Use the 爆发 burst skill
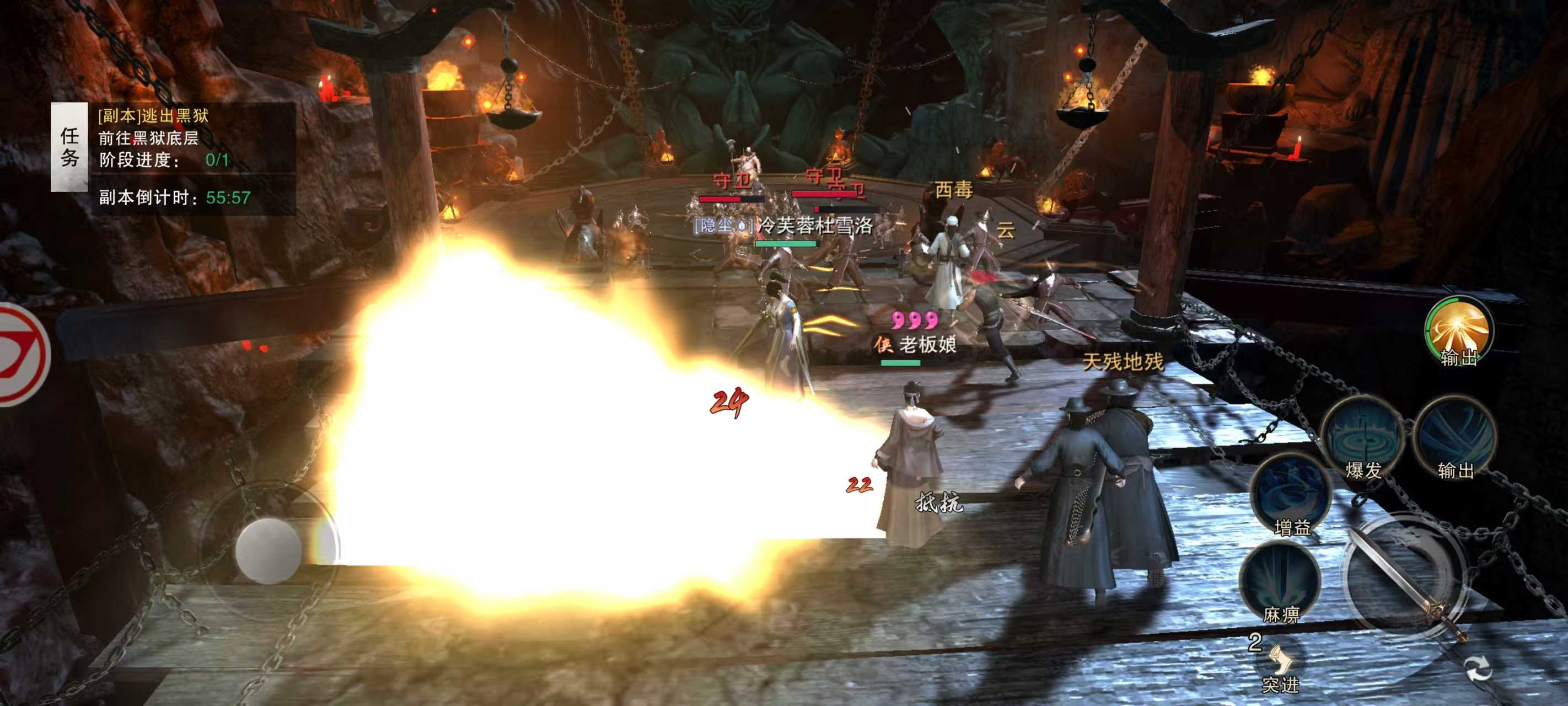1568x706 pixels. click(1362, 437)
